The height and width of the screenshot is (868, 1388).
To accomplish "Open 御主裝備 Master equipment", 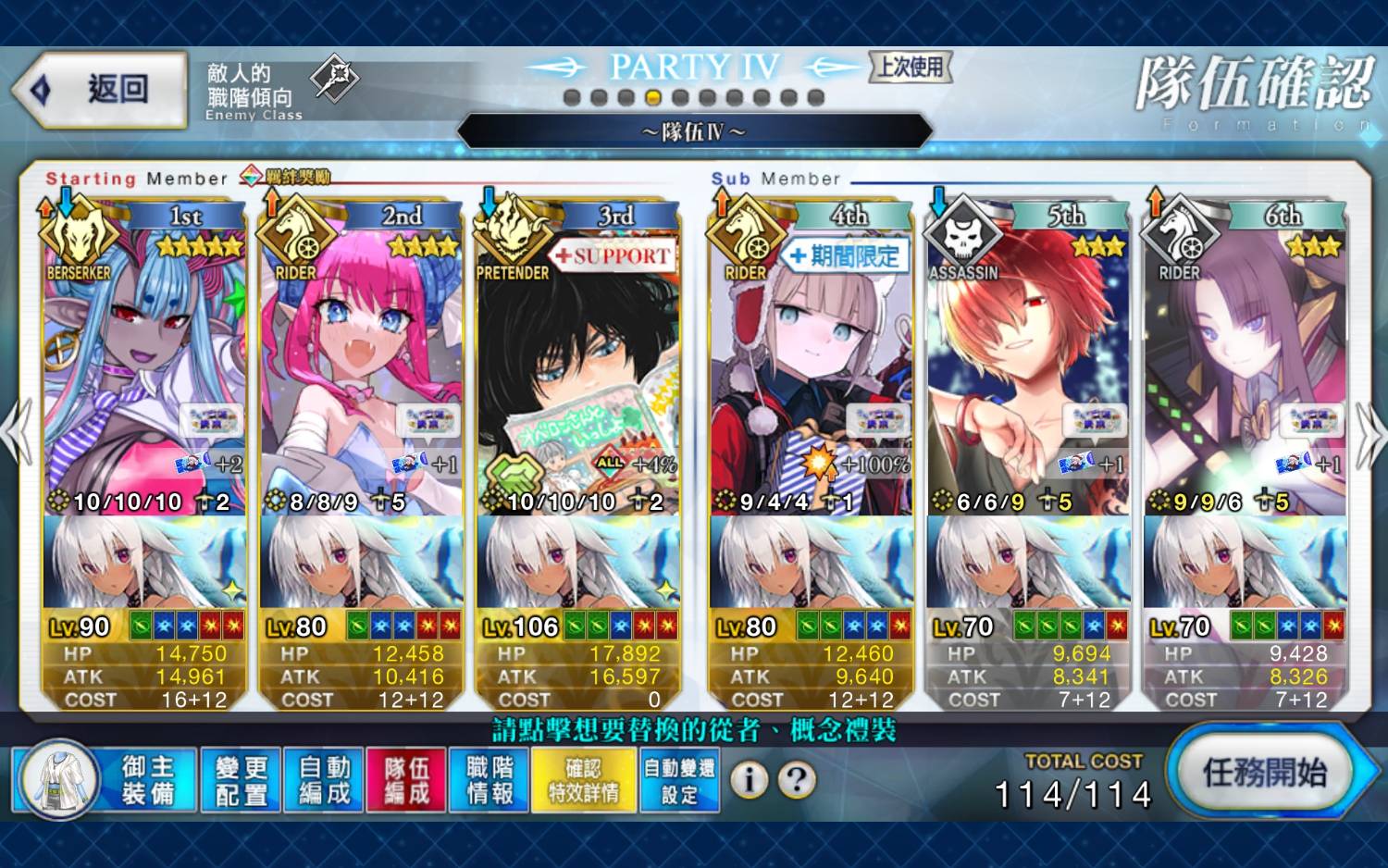I will point(105,780).
